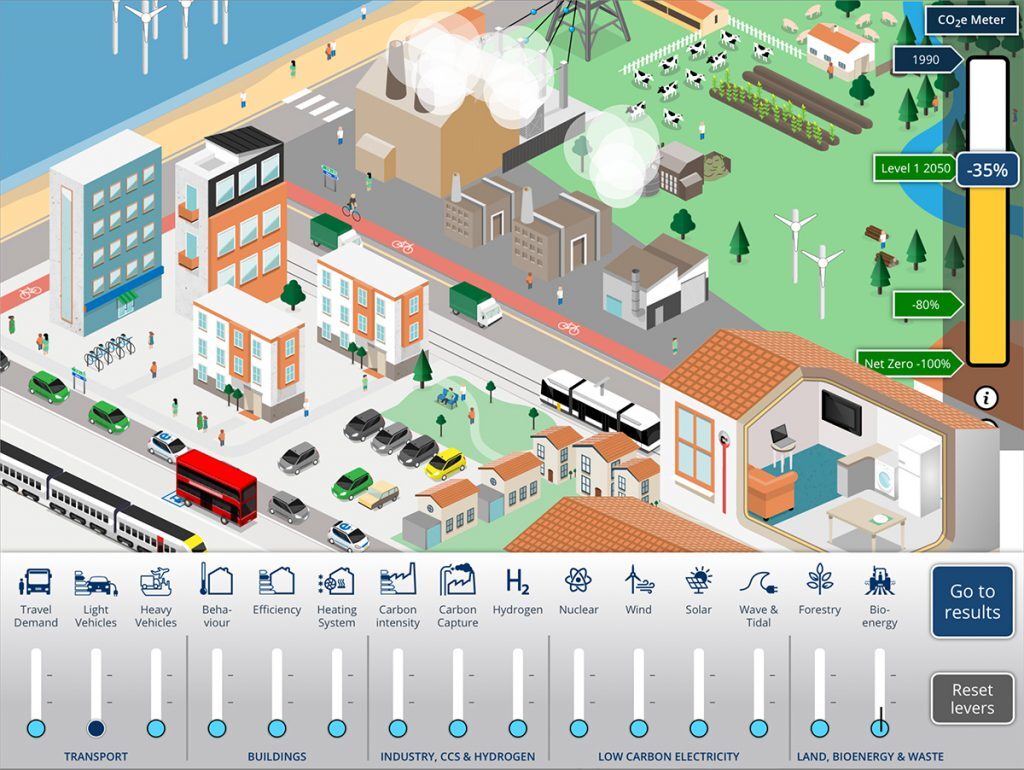Open the Behaviour lever icon
This screenshot has width=1024, height=770.
pyautogui.click(x=216, y=580)
